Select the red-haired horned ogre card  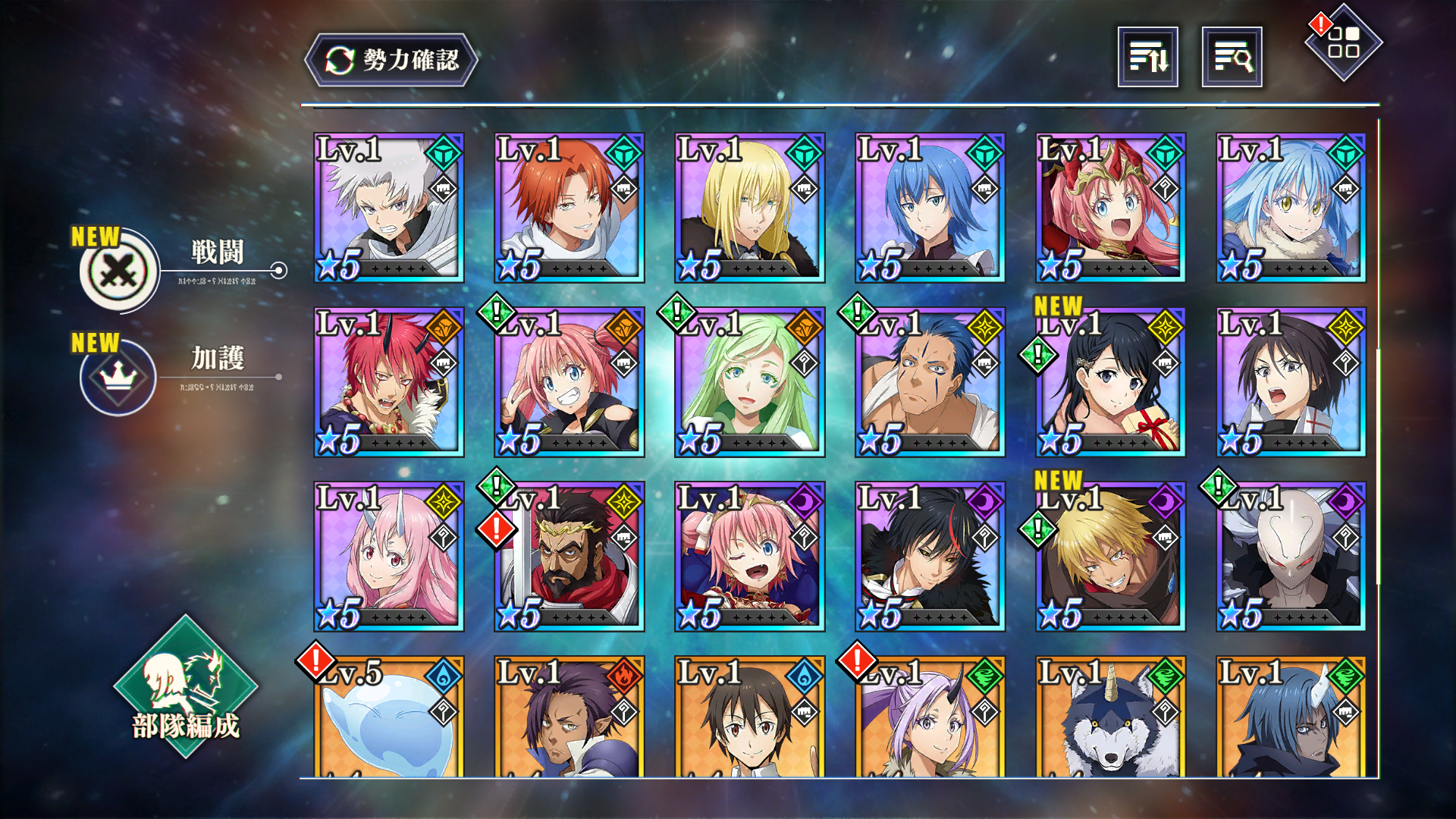click(x=388, y=382)
